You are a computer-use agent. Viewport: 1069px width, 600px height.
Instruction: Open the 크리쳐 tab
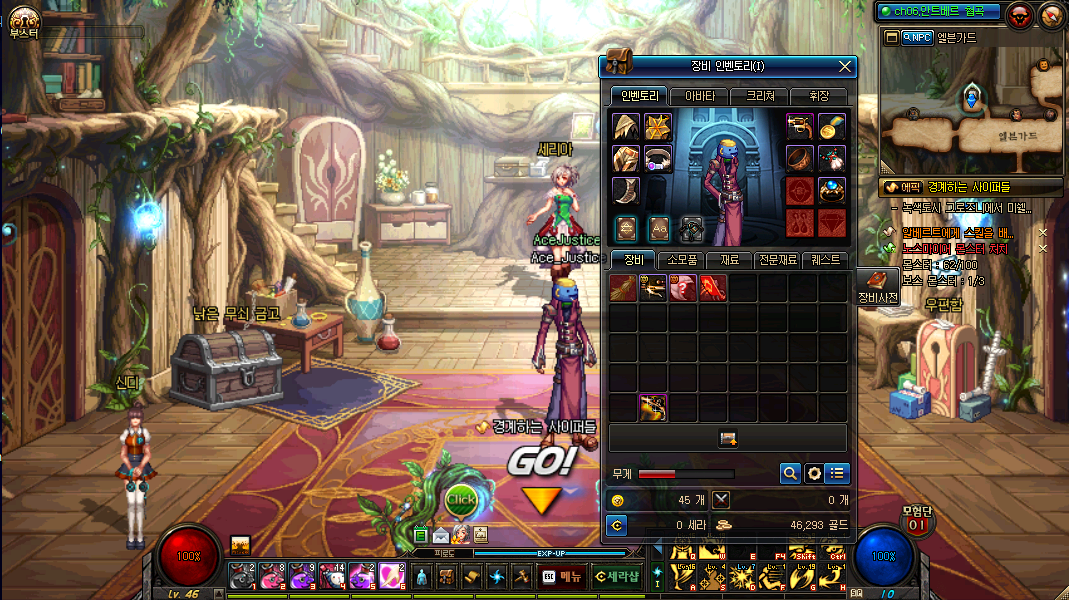tap(759, 96)
